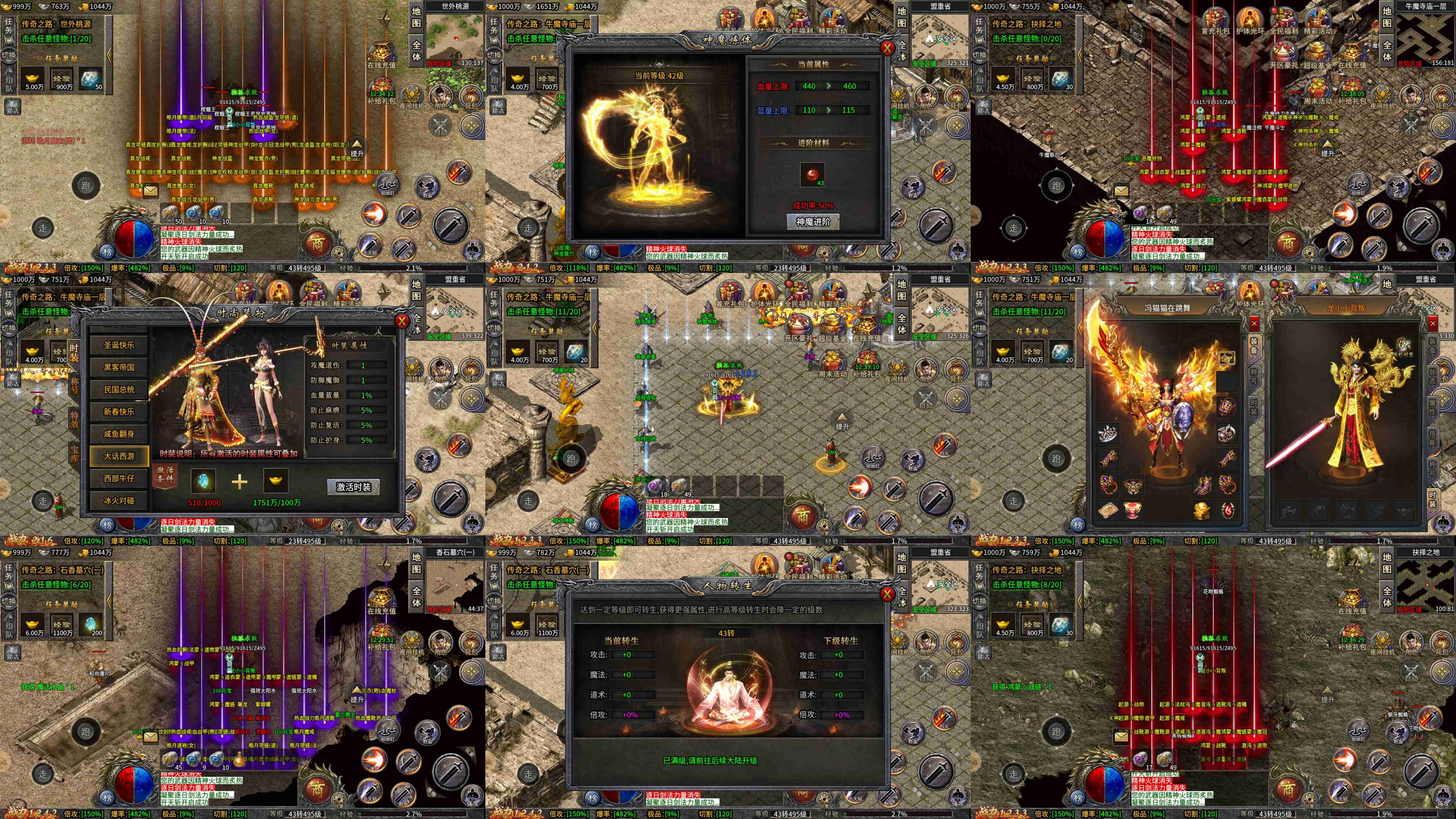The width and height of the screenshot is (1456, 819).
Task: Choose the 西部牛仔 costume entry
Action: point(119,478)
